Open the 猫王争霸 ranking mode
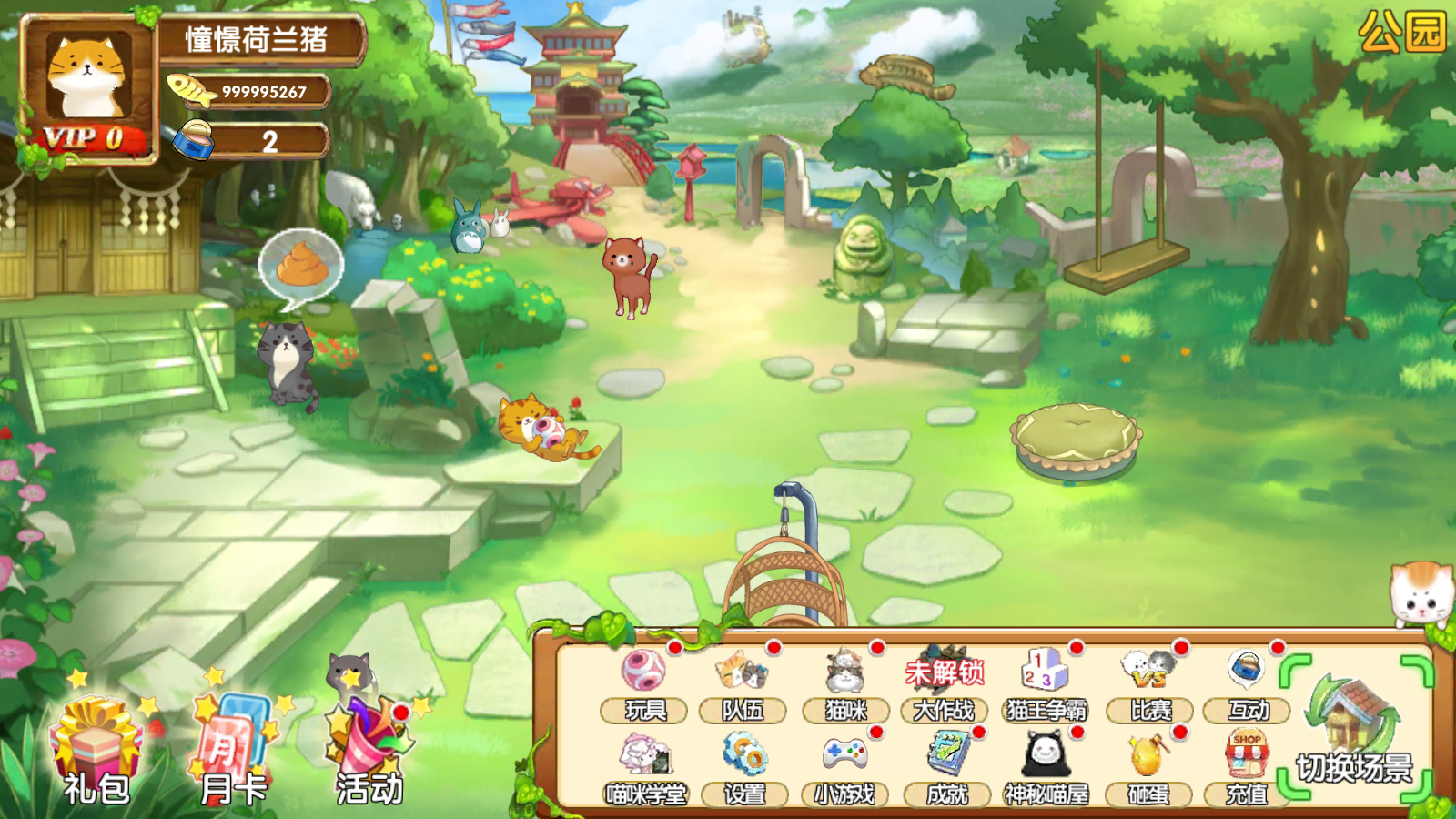This screenshot has height=819, width=1456. 1046,684
